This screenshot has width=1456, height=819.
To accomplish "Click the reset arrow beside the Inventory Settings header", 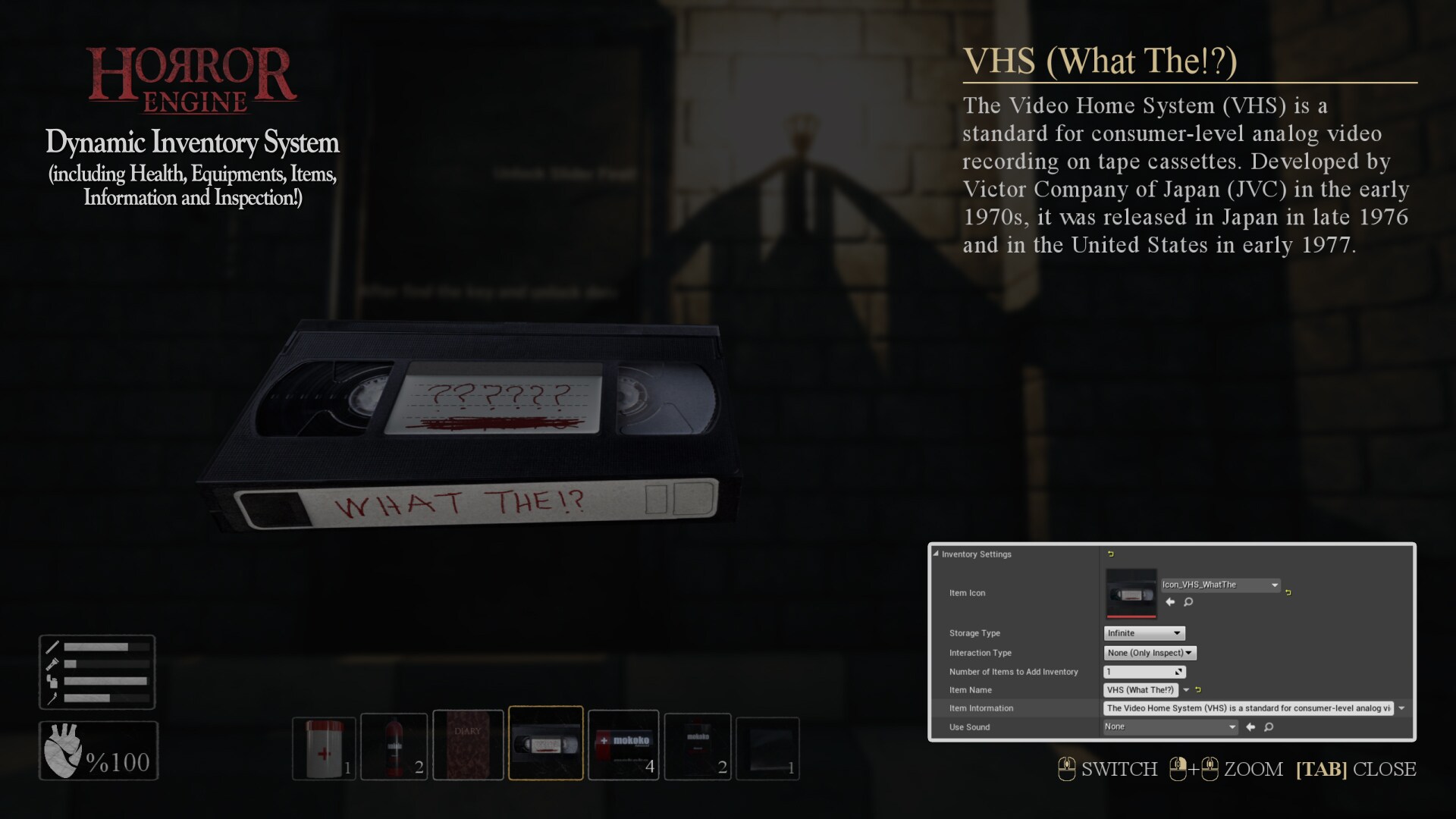I will point(1110,554).
